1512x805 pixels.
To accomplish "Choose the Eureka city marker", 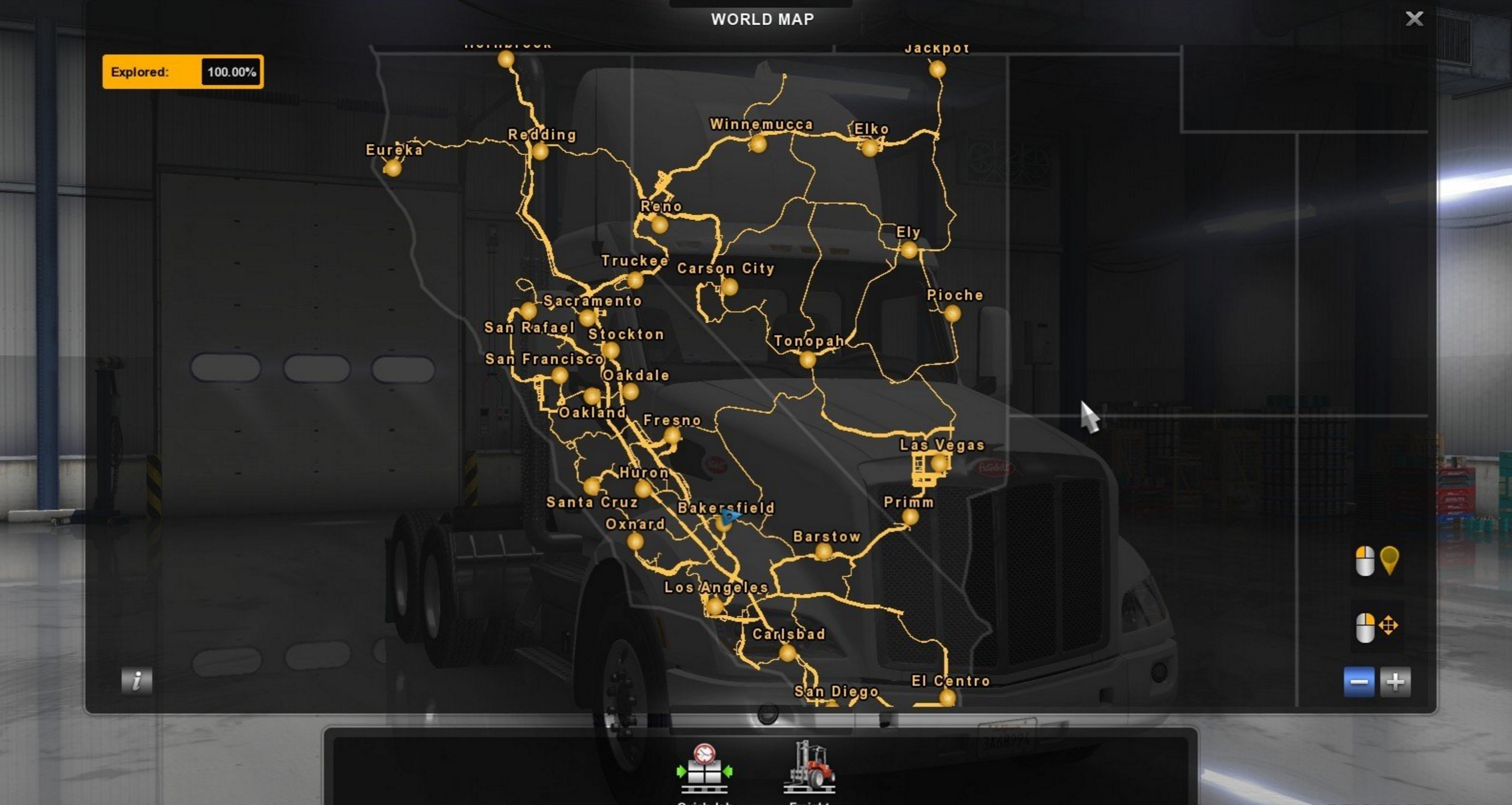I will tap(392, 169).
